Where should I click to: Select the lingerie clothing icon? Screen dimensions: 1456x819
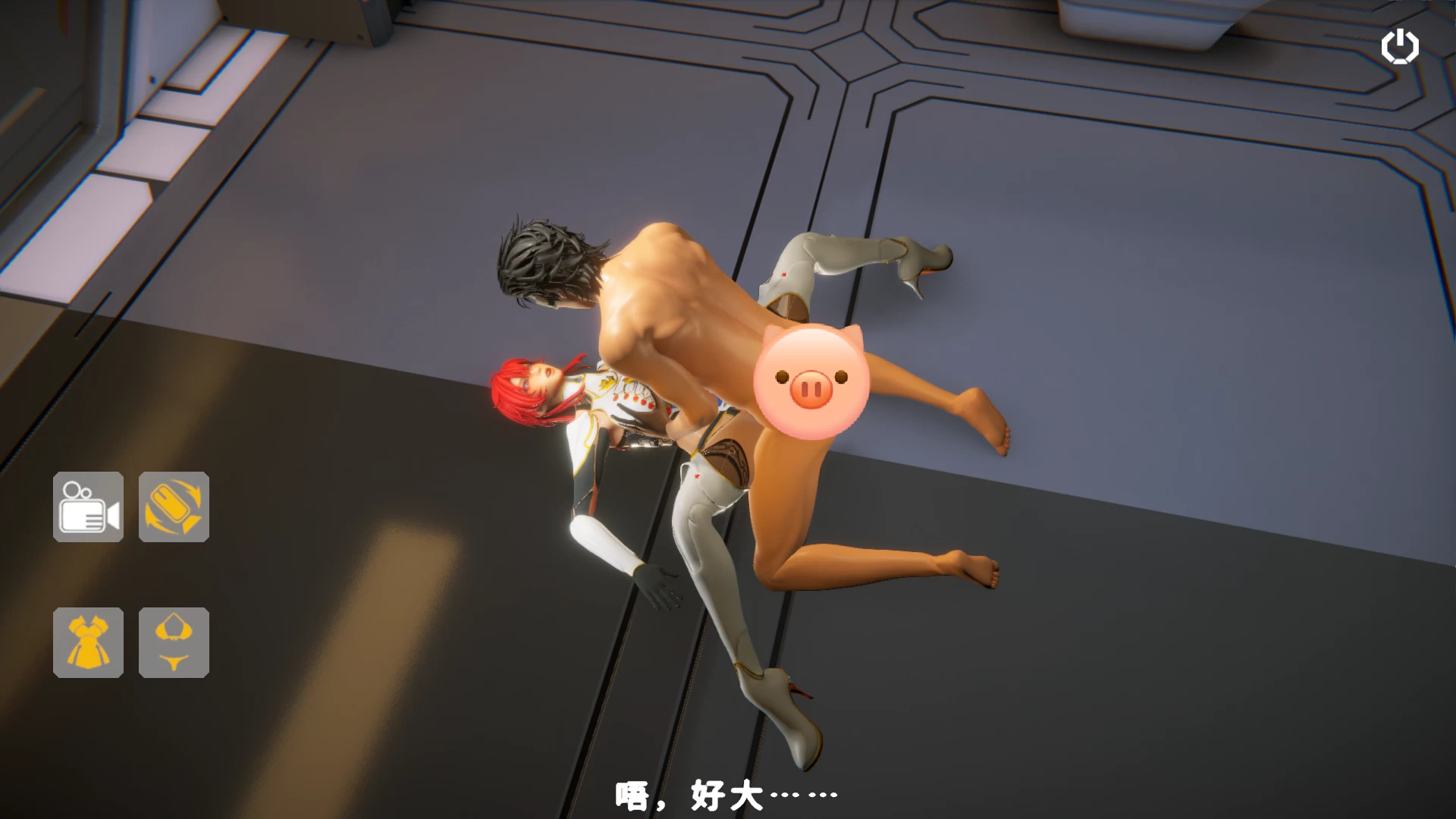tap(173, 641)
